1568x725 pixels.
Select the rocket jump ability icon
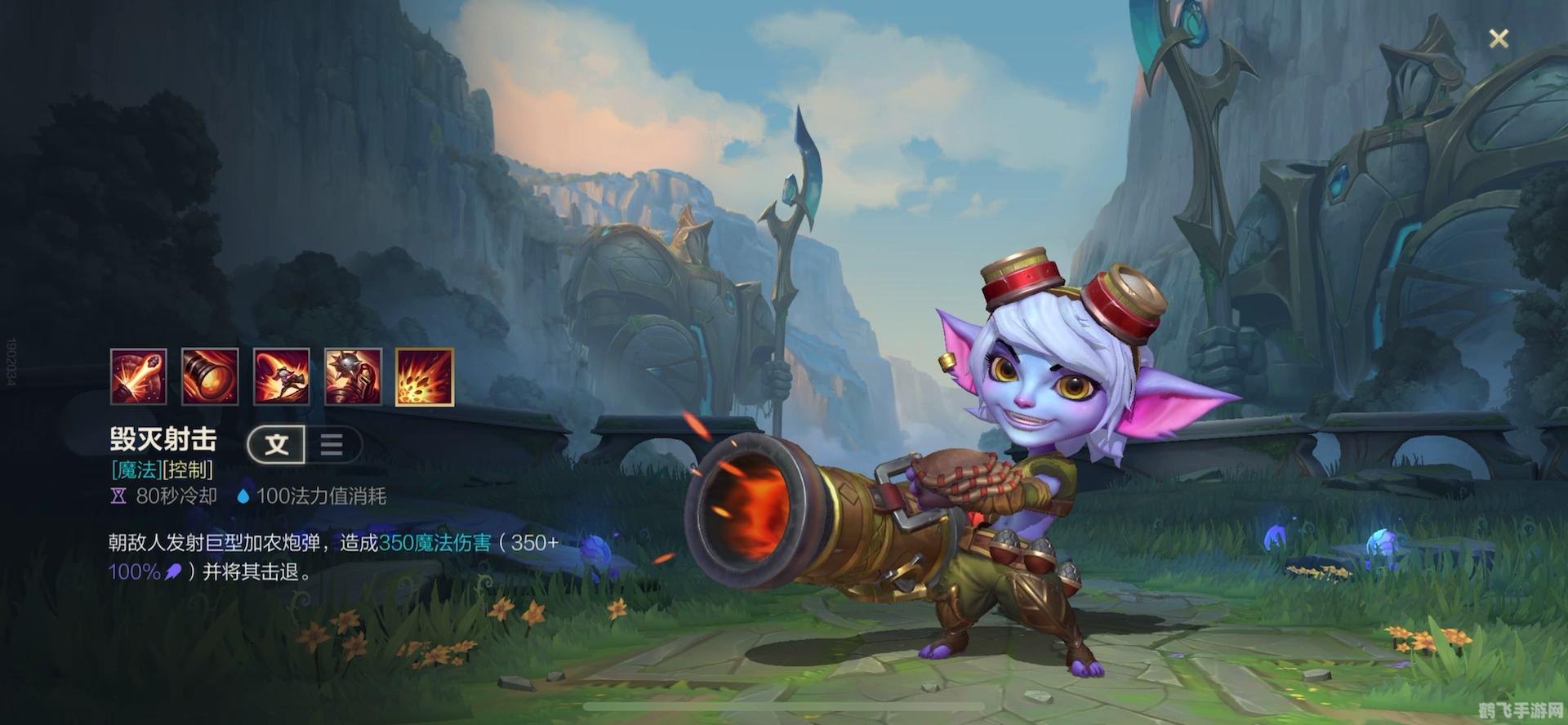[x=282, y=376]
